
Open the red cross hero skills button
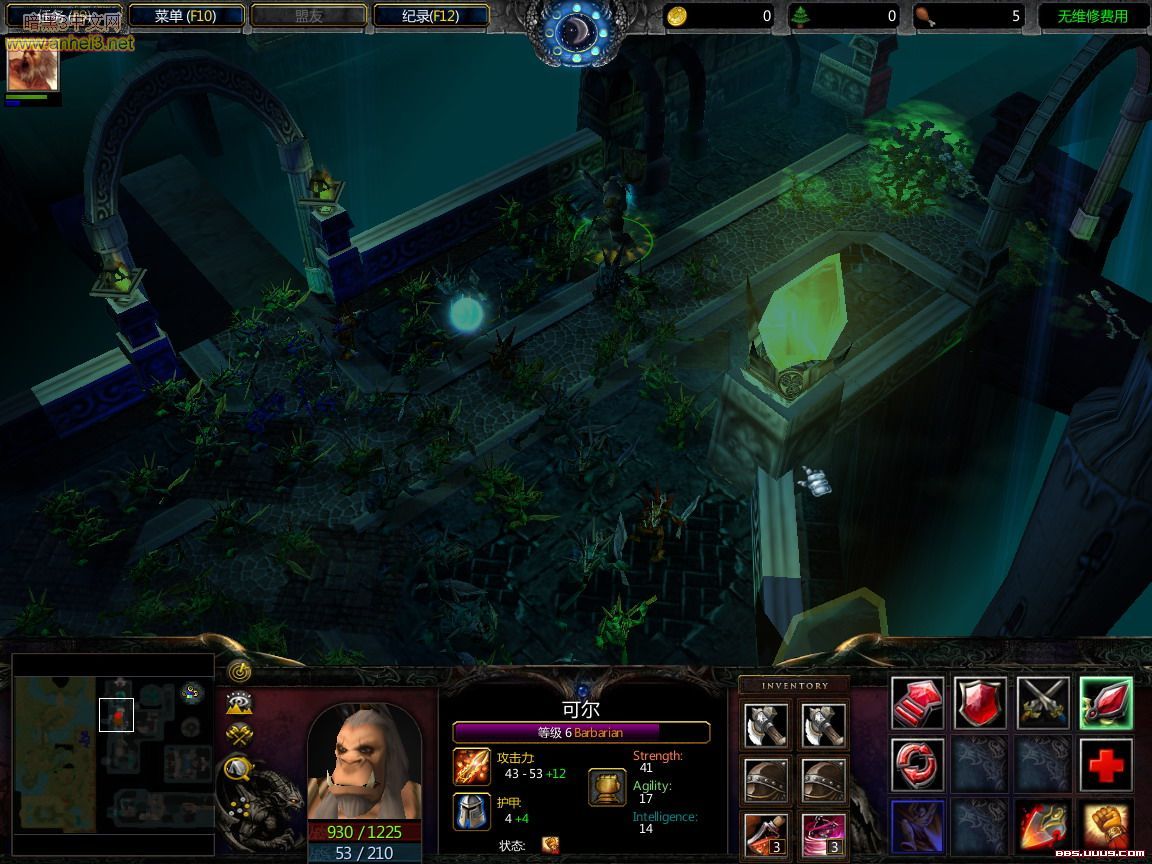point(1105,765)
